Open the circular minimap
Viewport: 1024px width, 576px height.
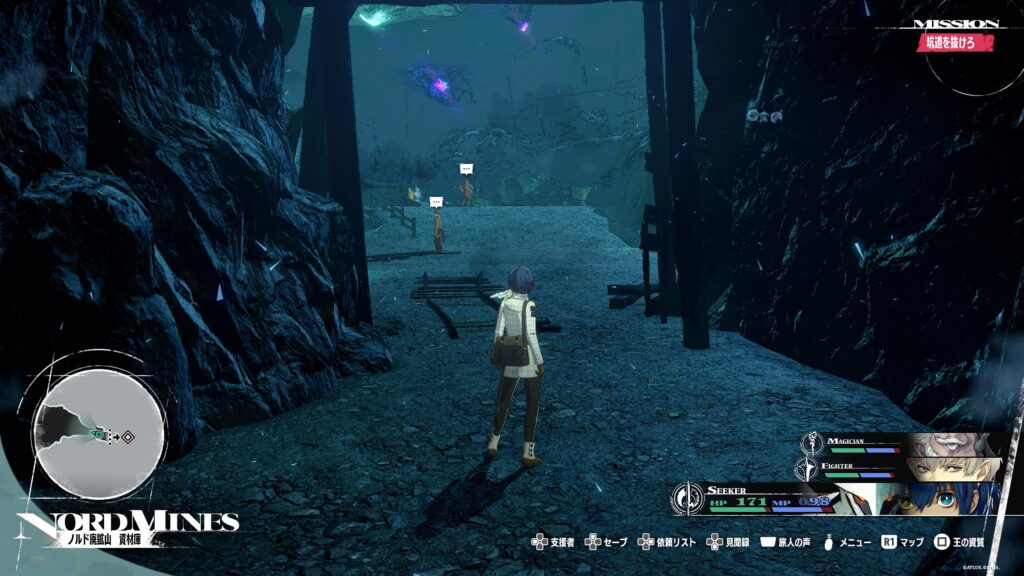(x=99, y=435)
